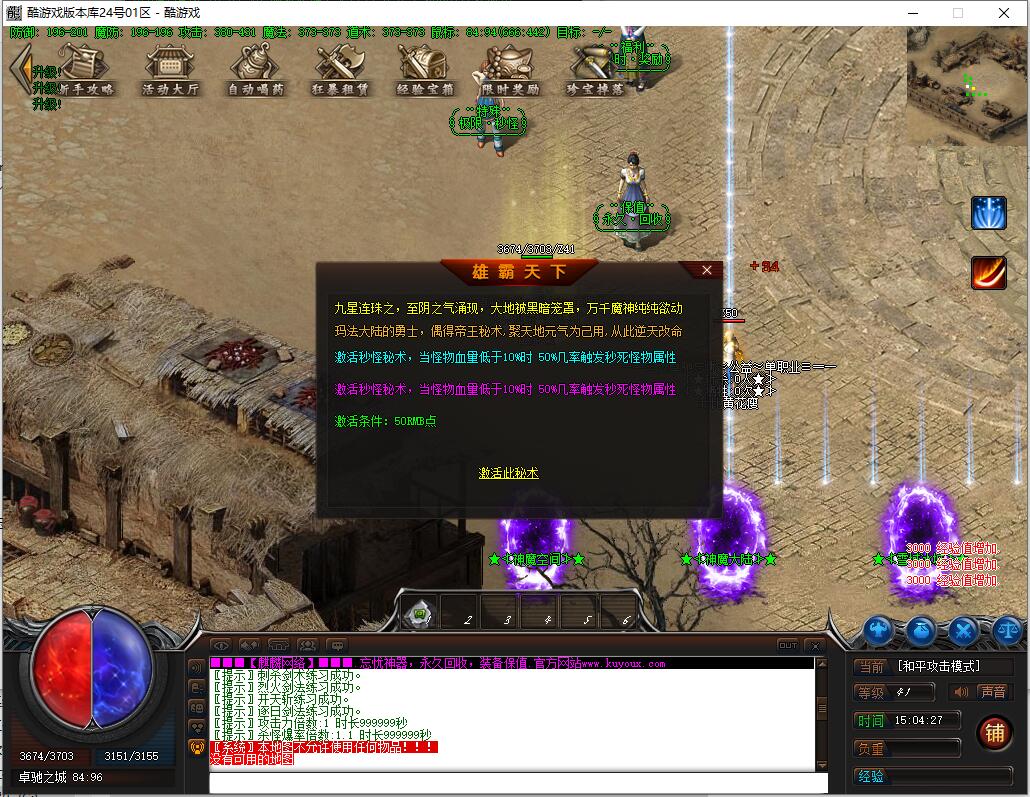Image resolution: width=1030 pixels, height=797 pixels.
Task: Open the 限时奖励 rewards
Action: (x=510, y=68)
